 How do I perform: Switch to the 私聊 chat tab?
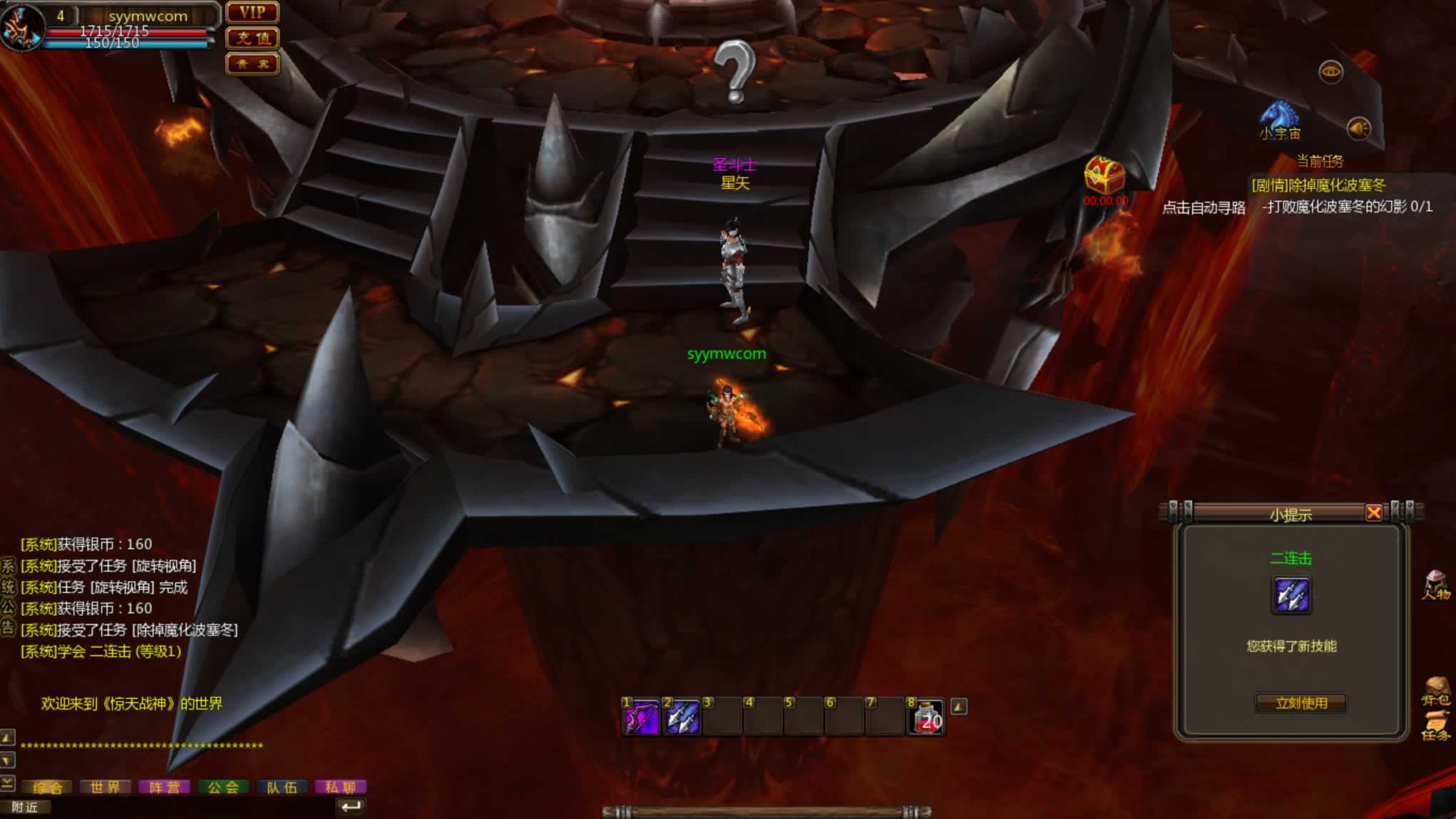tap(340, 787)
